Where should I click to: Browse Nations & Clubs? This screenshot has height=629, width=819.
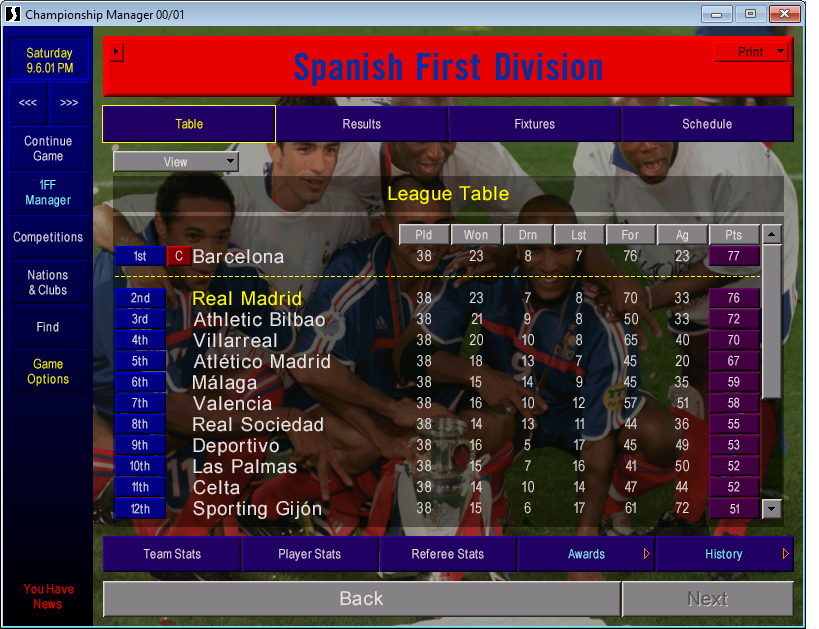48,283
